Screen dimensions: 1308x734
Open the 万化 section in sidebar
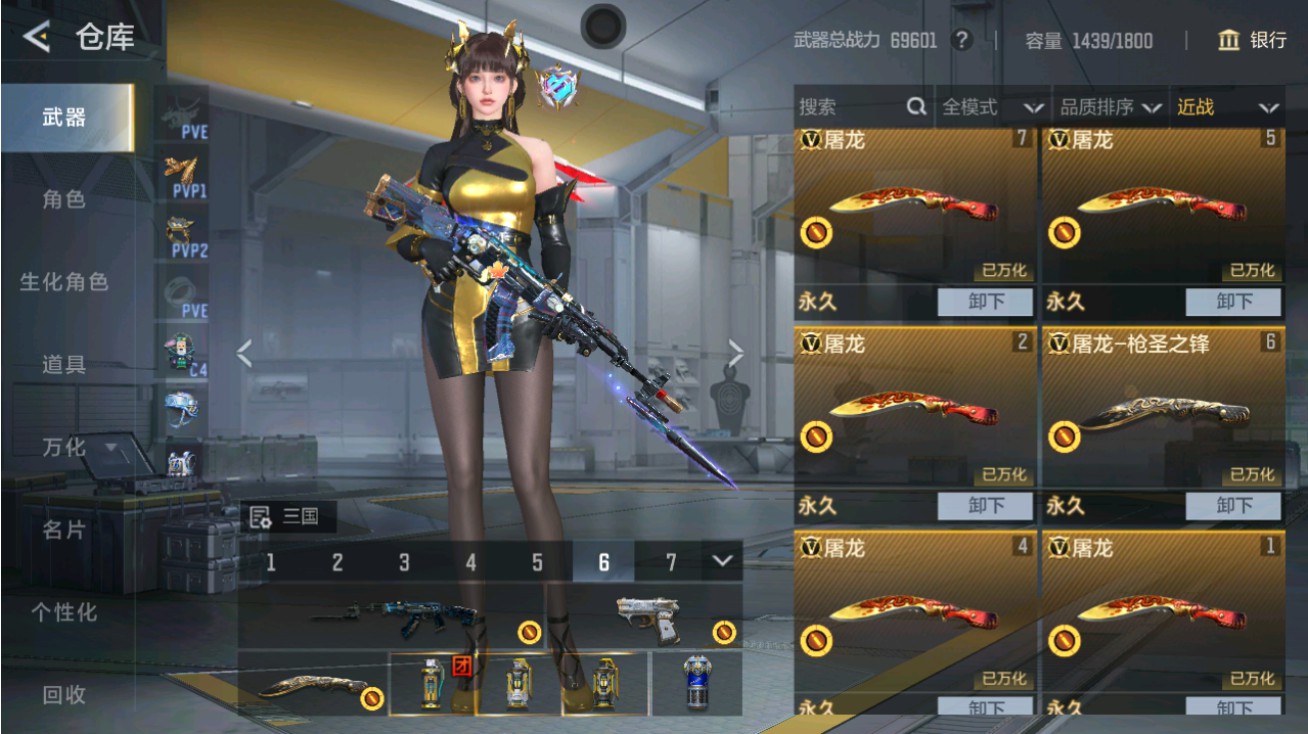pos(62,448)
